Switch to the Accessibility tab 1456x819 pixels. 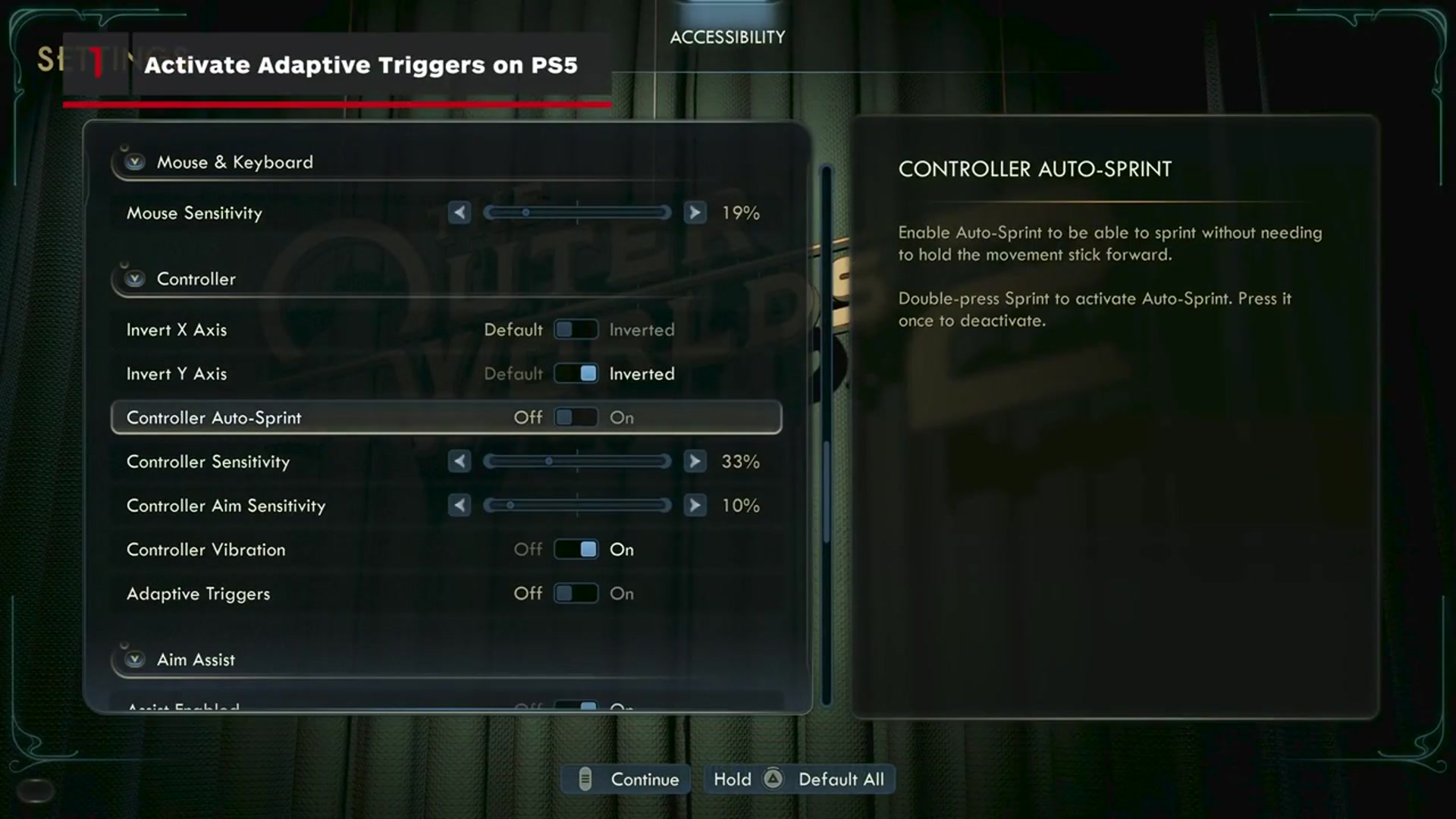pyautogui.click(x=727, y=37)
